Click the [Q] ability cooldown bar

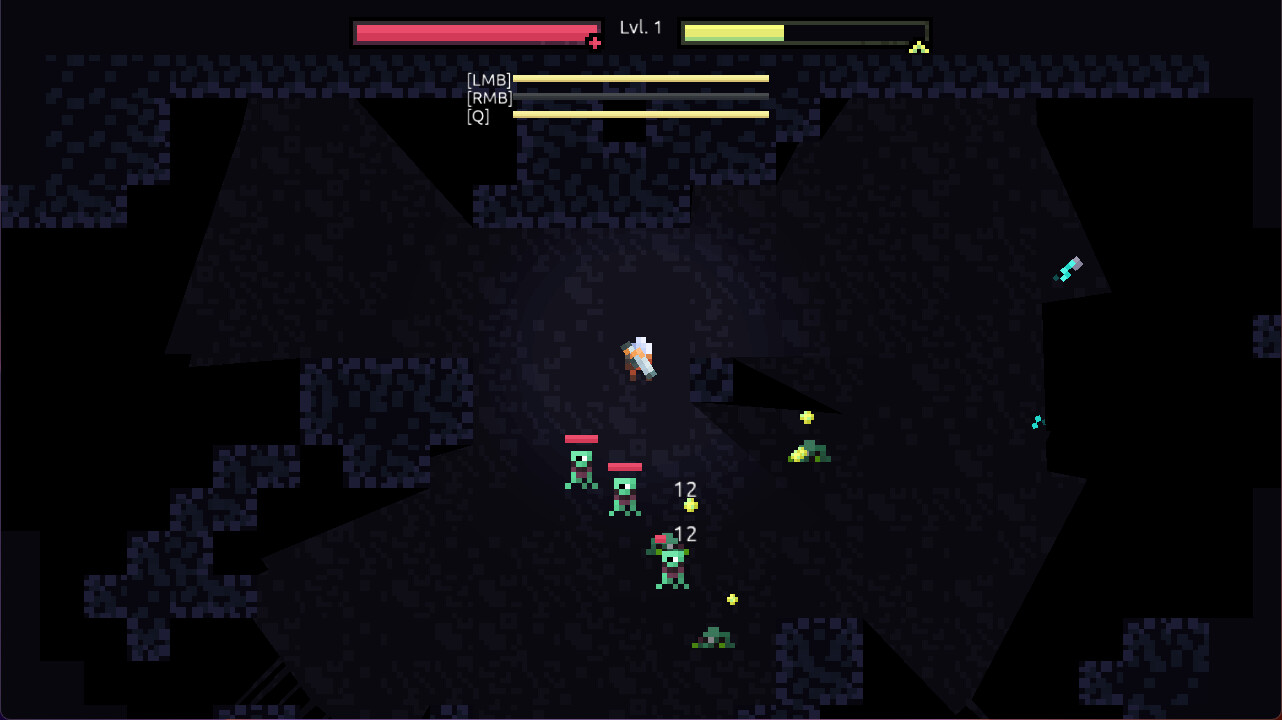pyautogui.click(x=640, y=114)
